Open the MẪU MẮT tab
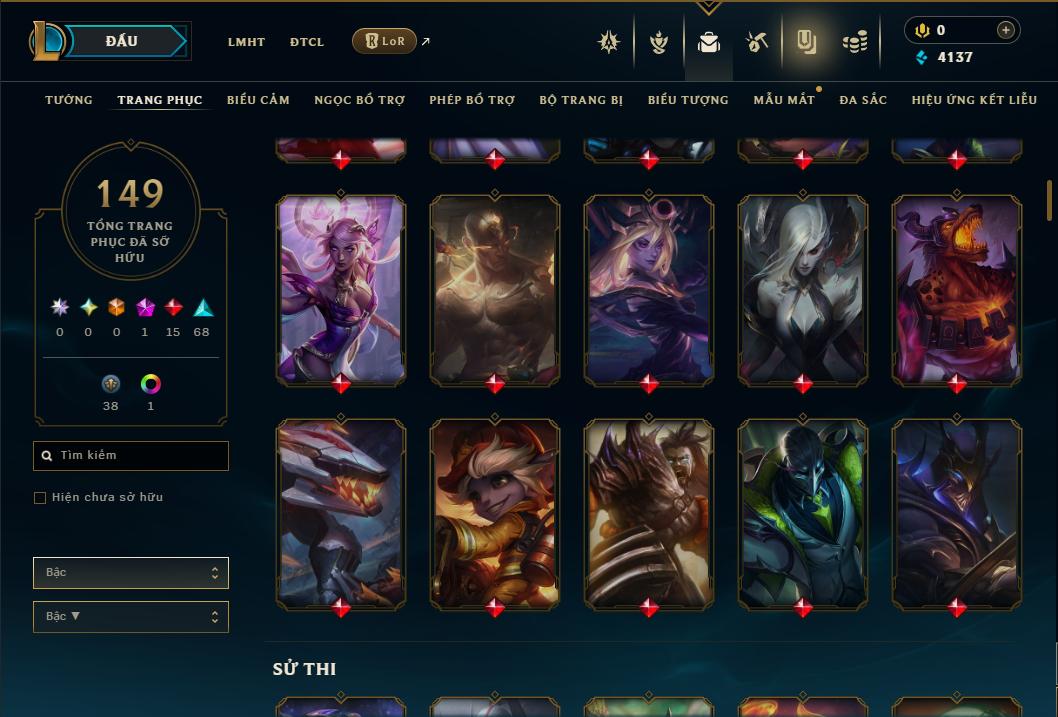 (x=784, y=100)
